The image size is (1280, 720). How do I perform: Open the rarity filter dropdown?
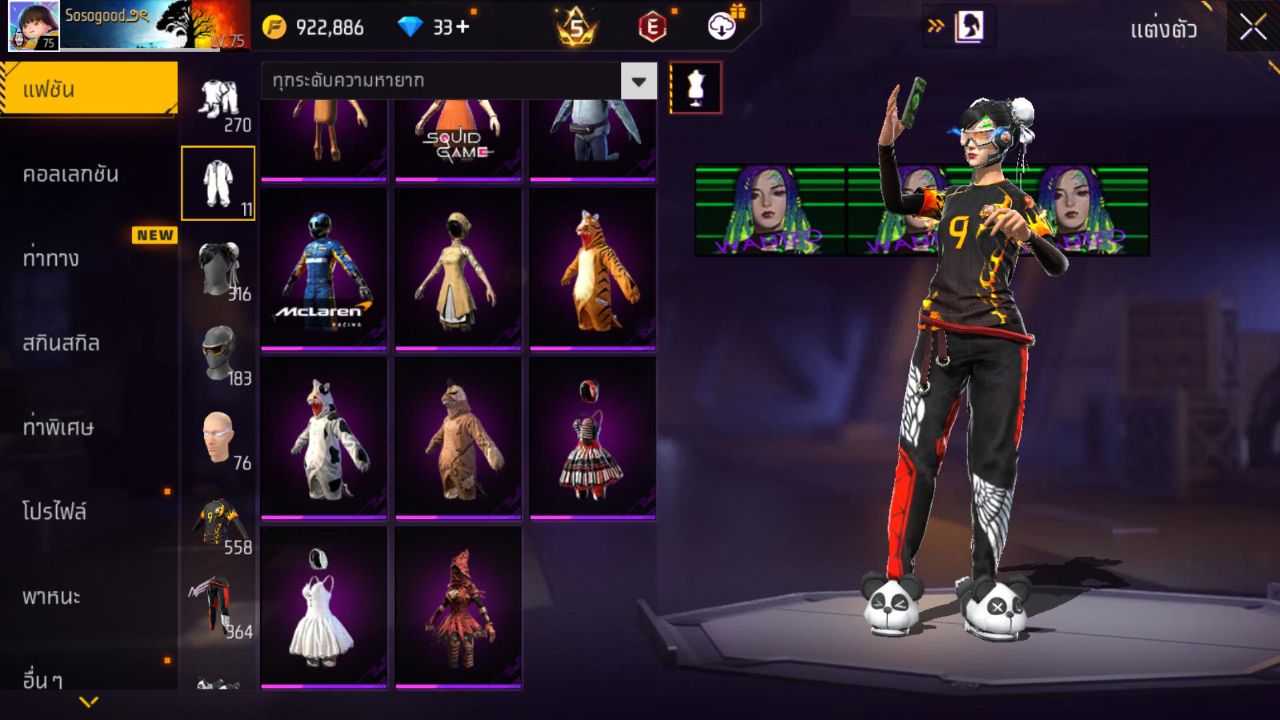coord(440,79)
